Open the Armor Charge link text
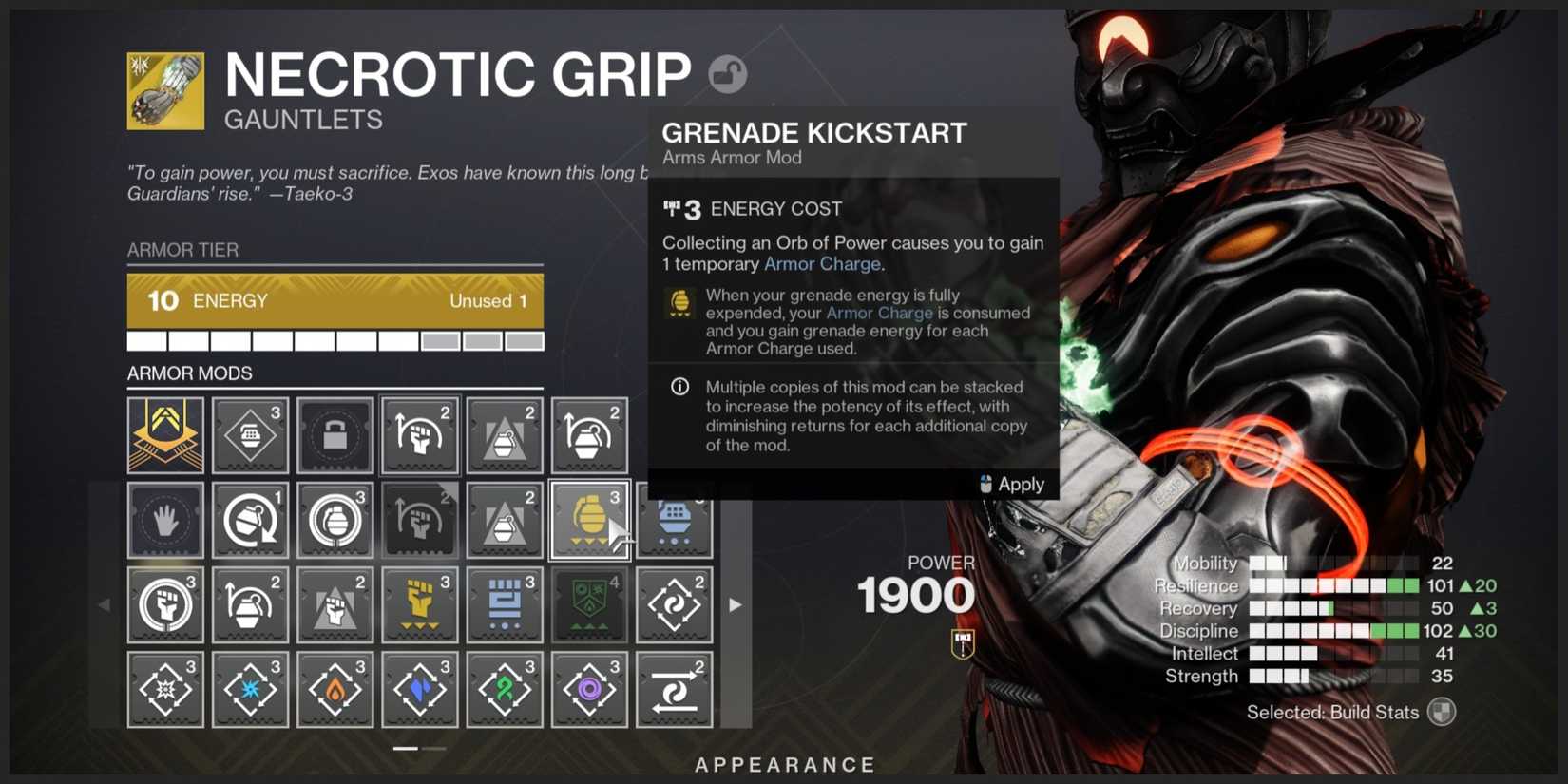1568x784 pixels. point(822,264)
